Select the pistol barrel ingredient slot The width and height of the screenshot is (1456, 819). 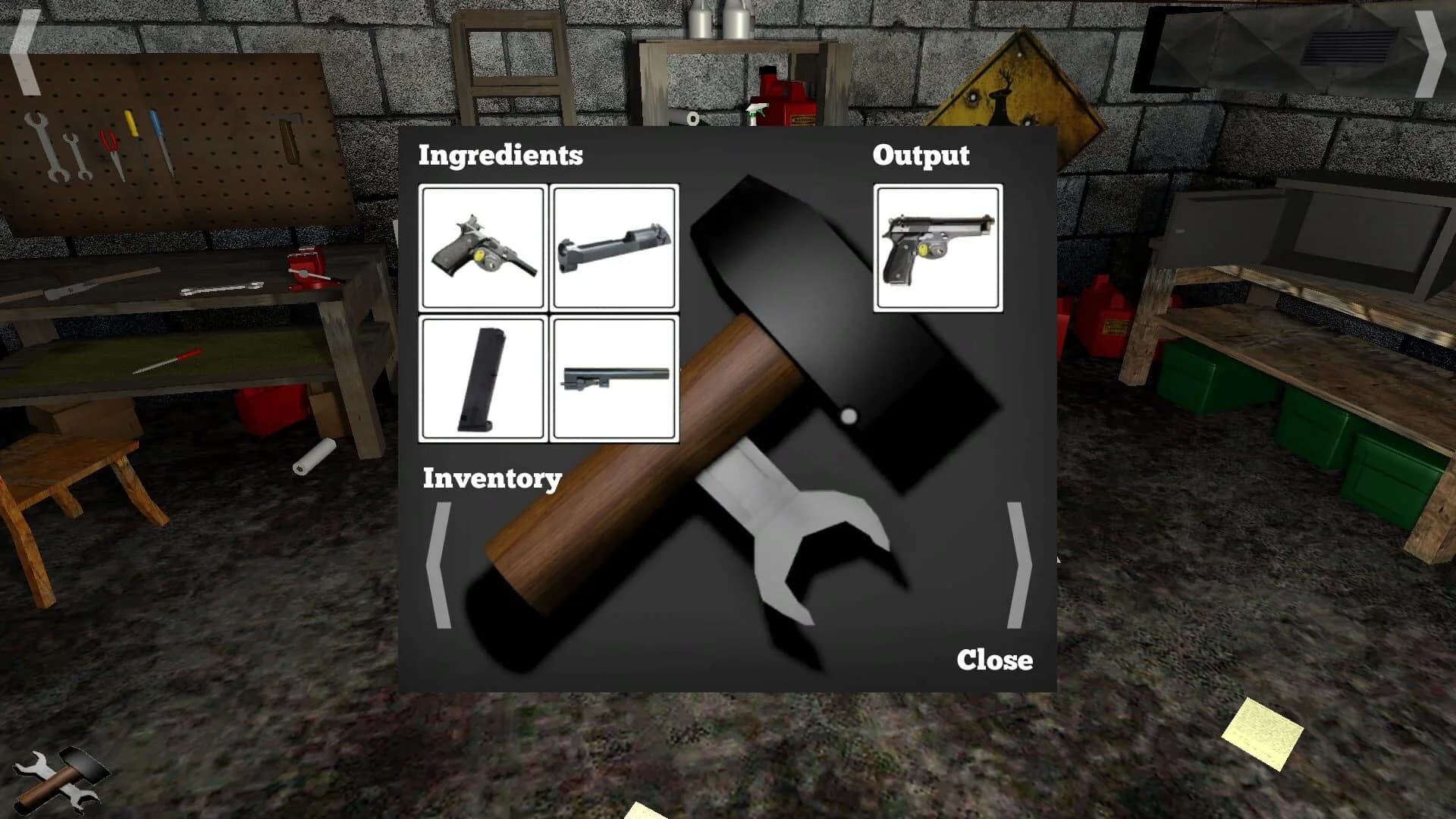pyautogui.click(x=614, y=378)
